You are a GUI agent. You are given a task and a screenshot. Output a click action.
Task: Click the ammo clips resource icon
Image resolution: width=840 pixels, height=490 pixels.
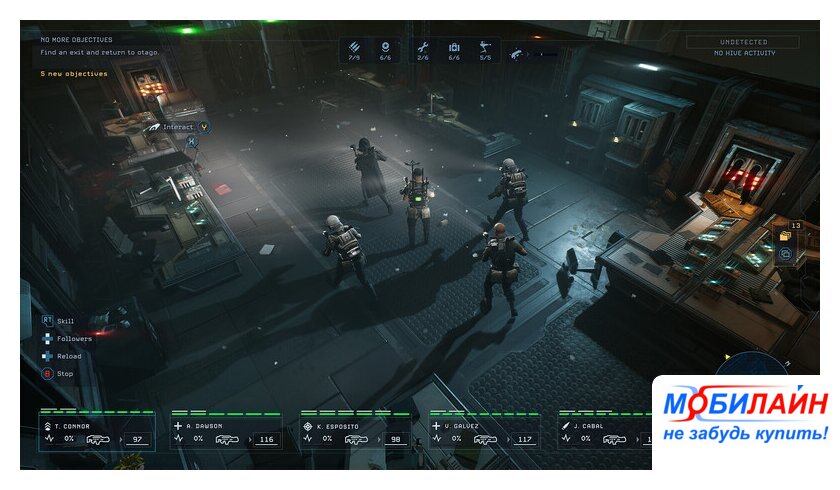coord(354,48)
